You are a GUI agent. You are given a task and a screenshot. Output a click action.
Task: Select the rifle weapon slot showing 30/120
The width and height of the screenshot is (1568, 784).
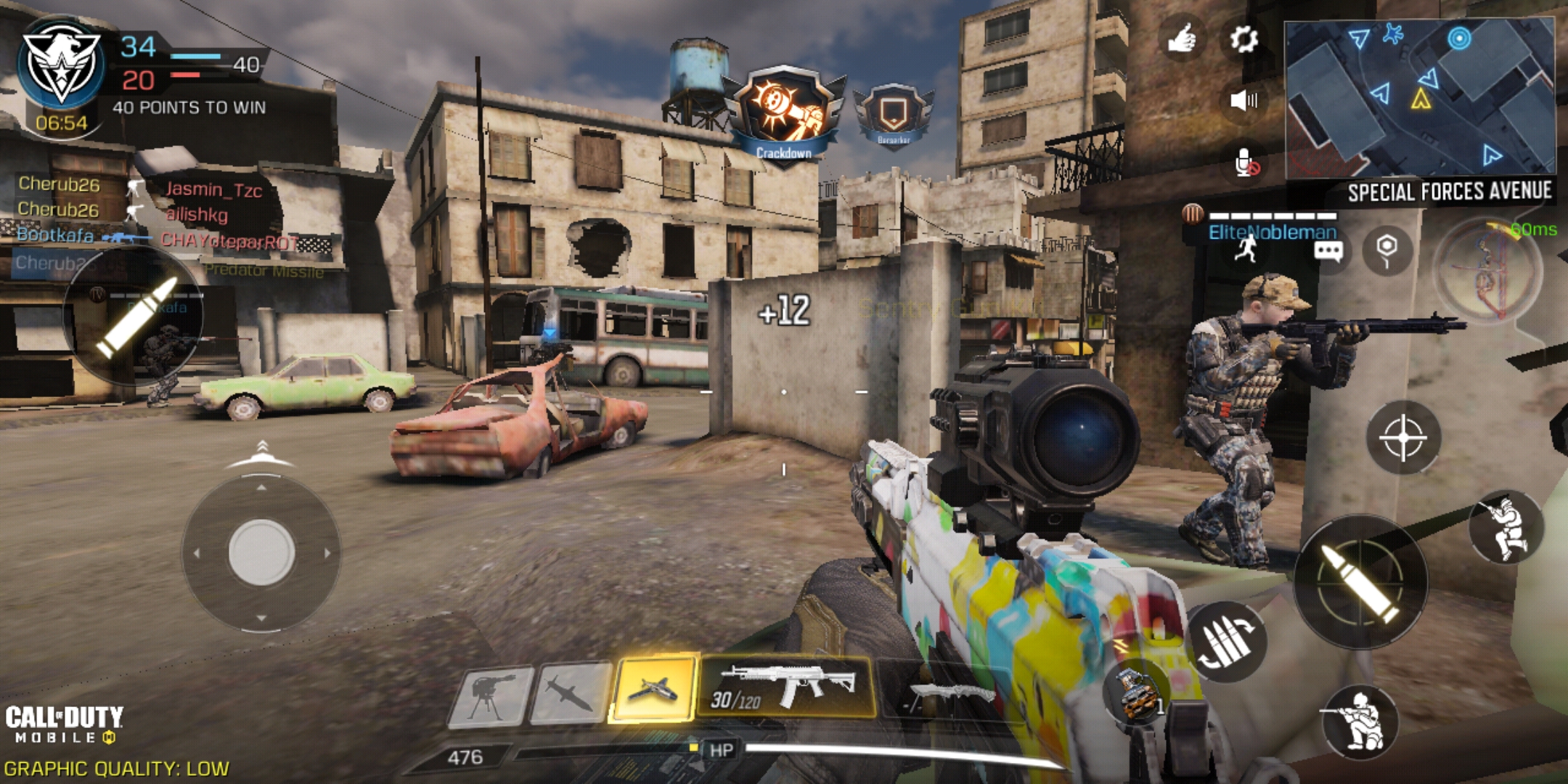(787, 686)
